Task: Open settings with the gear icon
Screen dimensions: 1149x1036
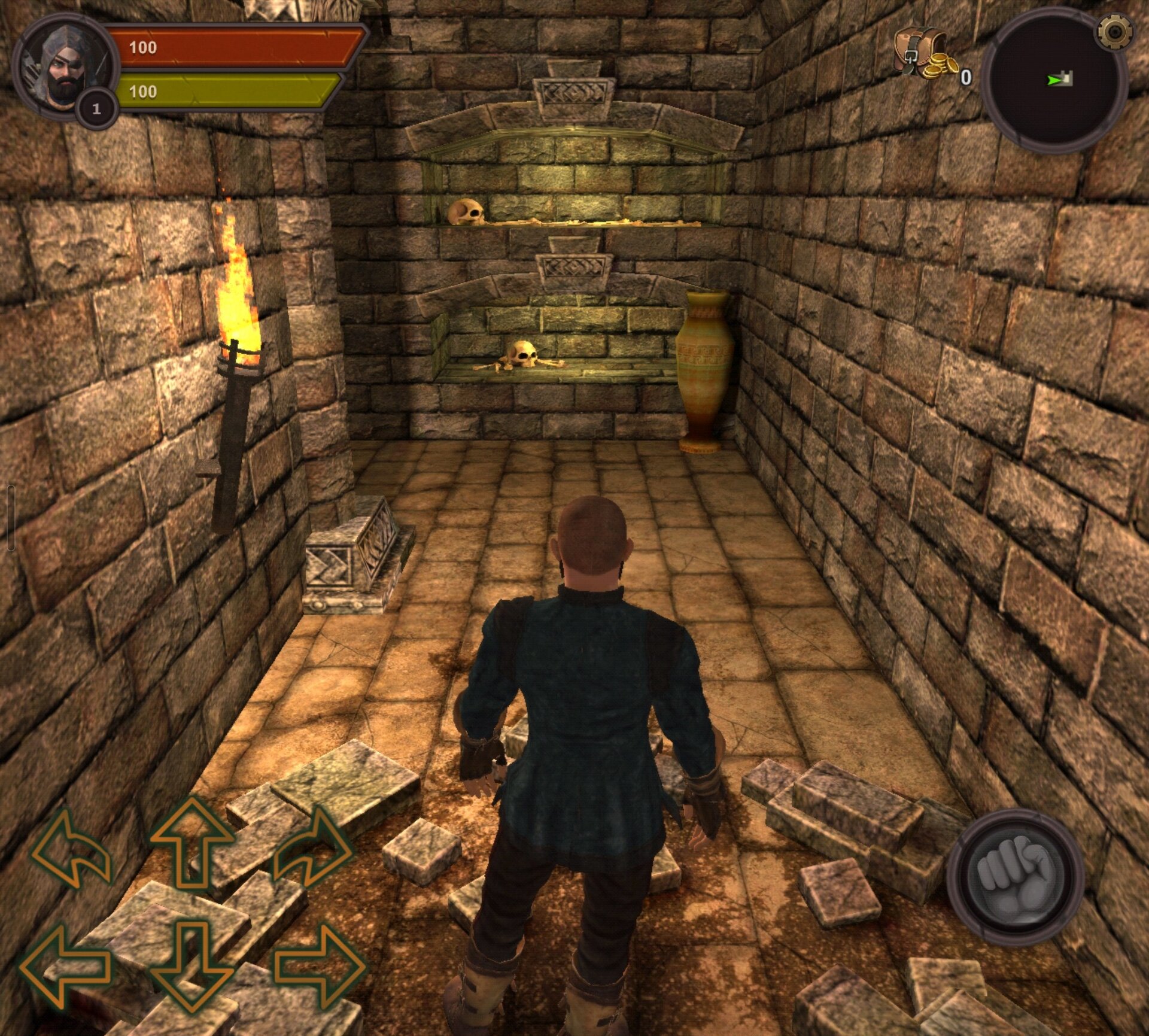Action: [x=1114, y=32]
